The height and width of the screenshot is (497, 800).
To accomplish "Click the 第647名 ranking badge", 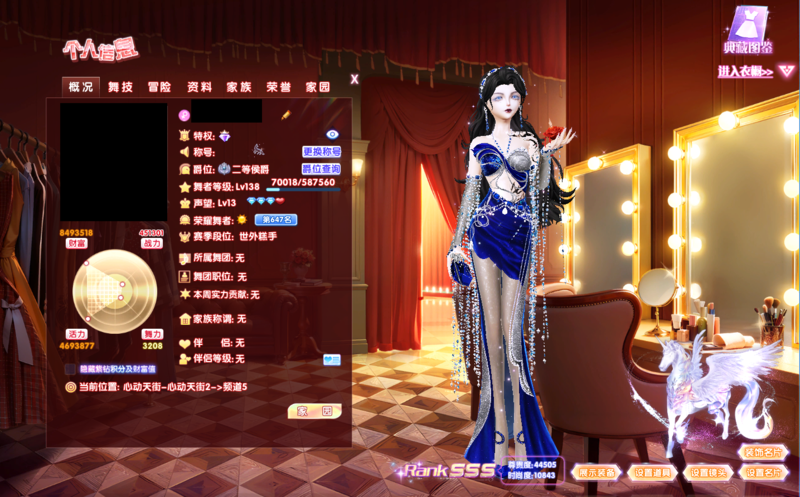I will tap(275, 219).
